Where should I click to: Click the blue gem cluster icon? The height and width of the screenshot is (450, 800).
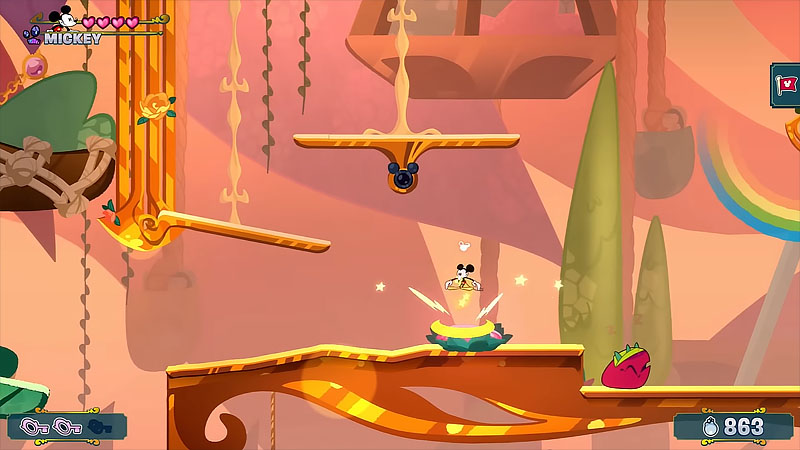(30, 36)
